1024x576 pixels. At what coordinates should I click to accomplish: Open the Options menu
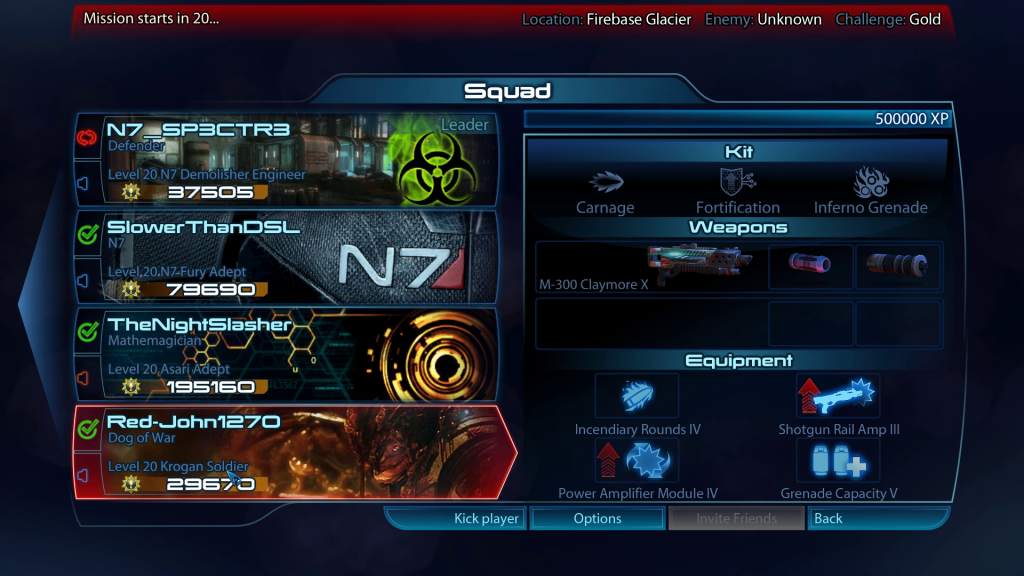(597, 518)
